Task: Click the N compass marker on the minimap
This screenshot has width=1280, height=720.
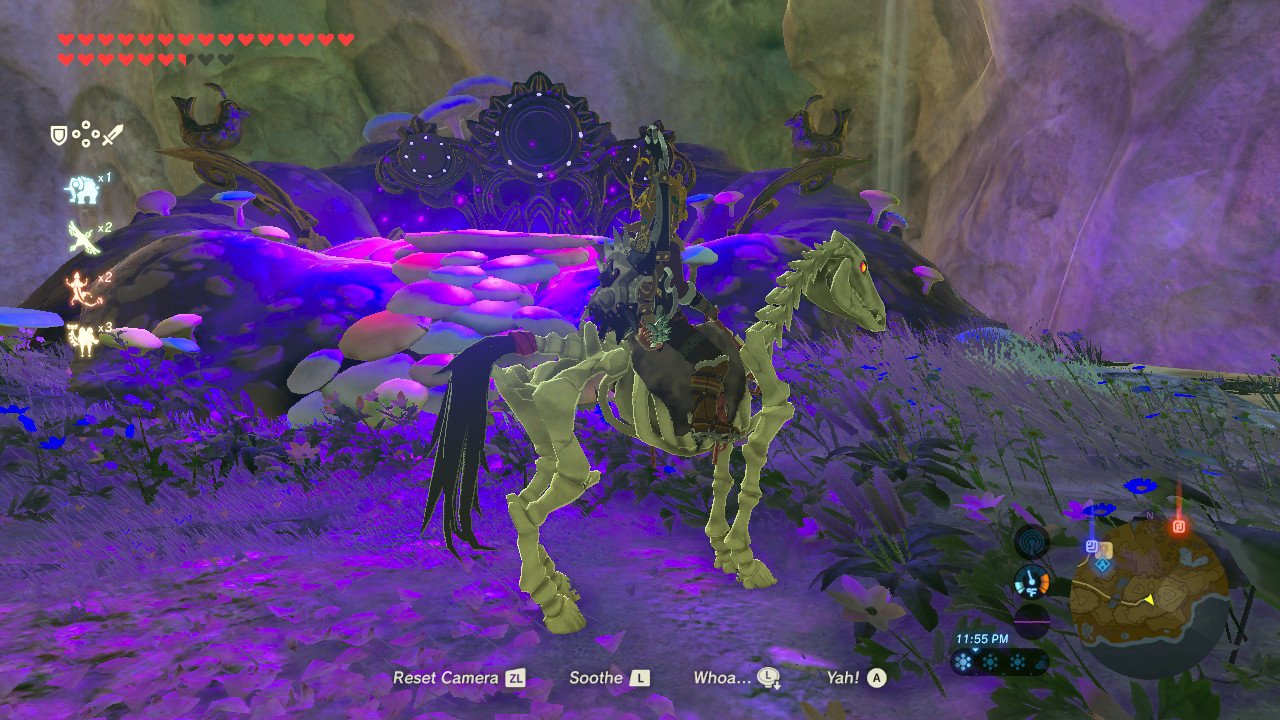Action: (x=1148, y=517)
